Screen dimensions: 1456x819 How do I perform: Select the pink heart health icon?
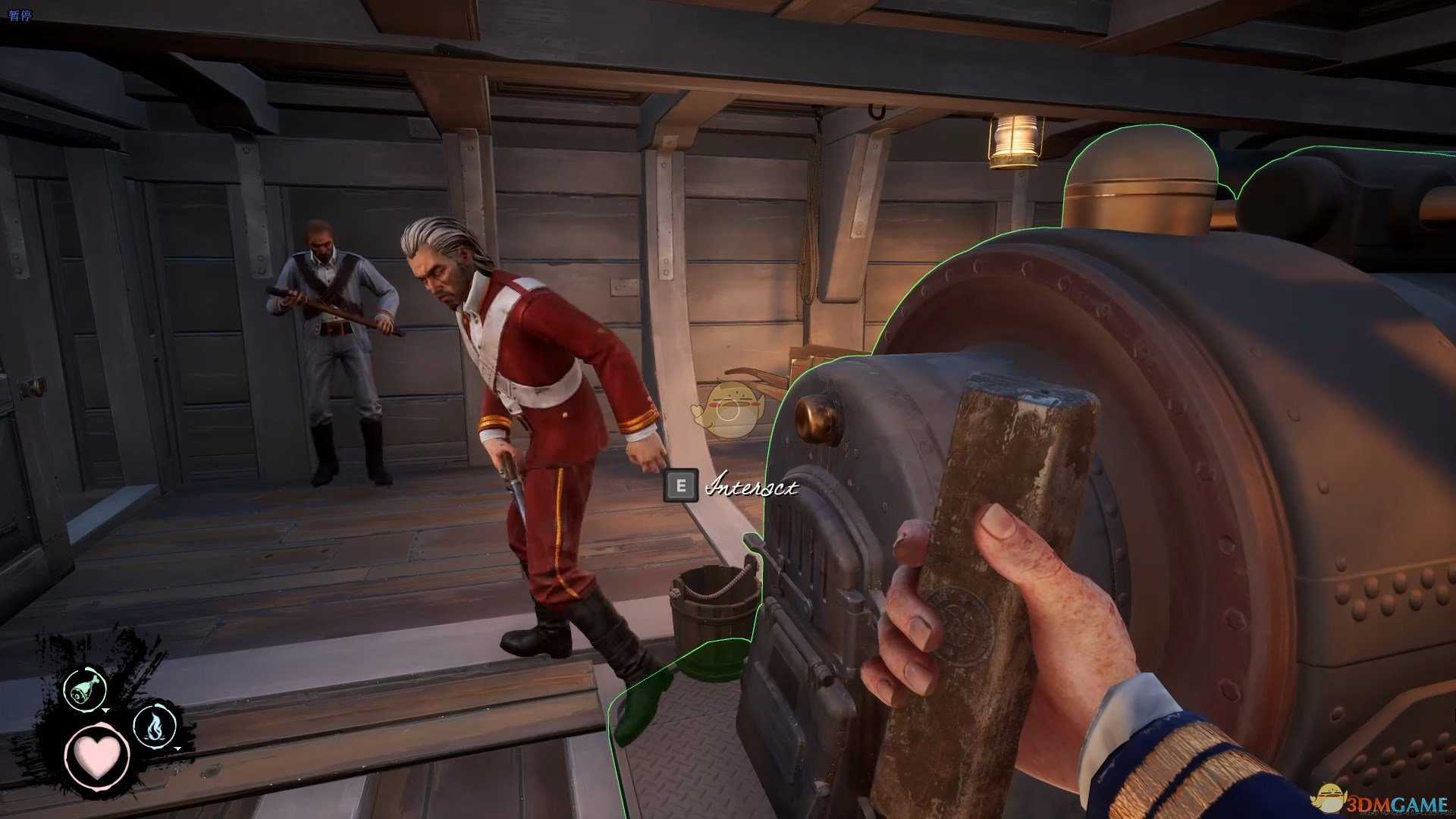coord(98,756)
